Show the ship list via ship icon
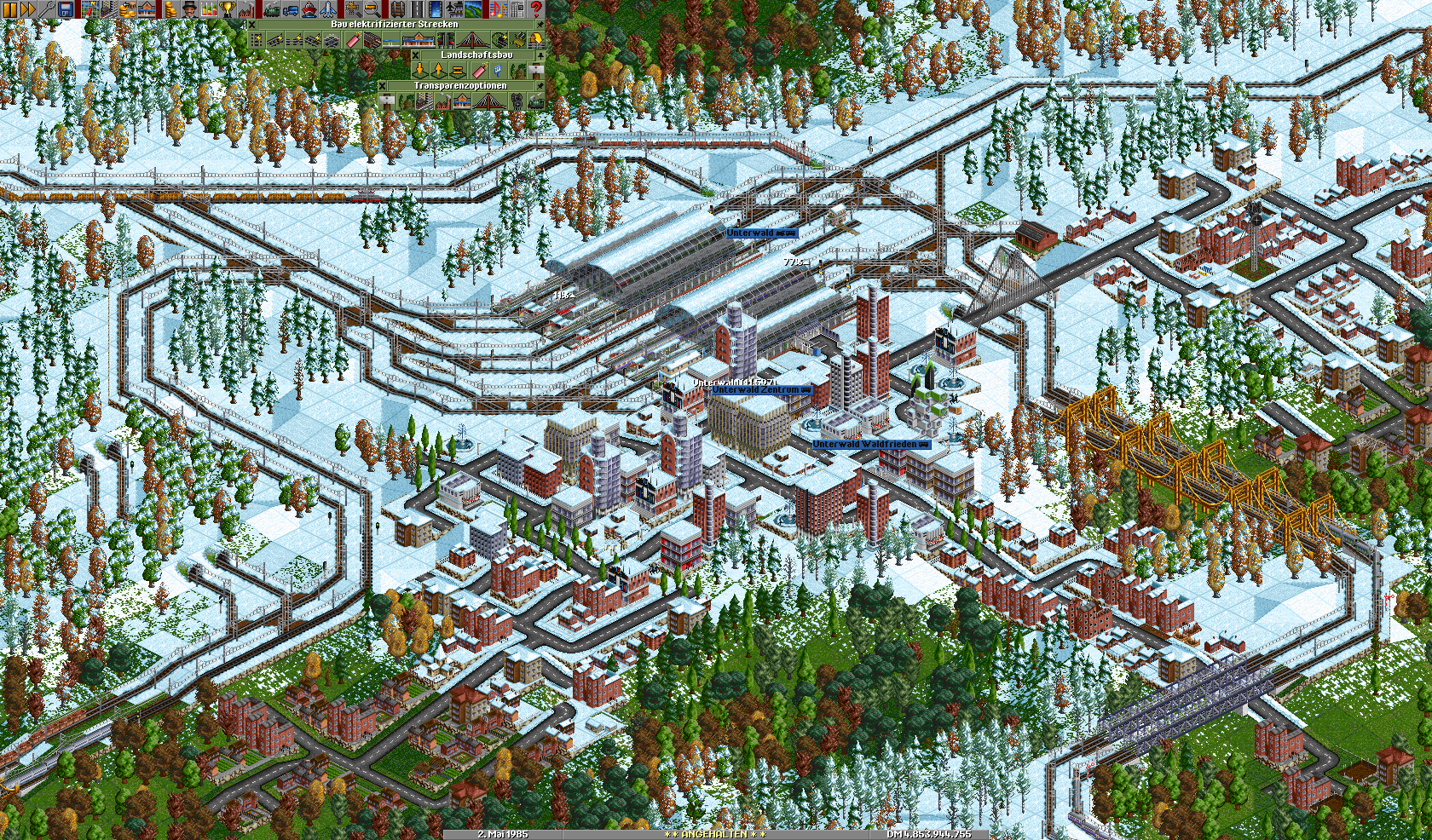Image resolution: width=1432 pixels, height=840 pixels. point(309,9)
